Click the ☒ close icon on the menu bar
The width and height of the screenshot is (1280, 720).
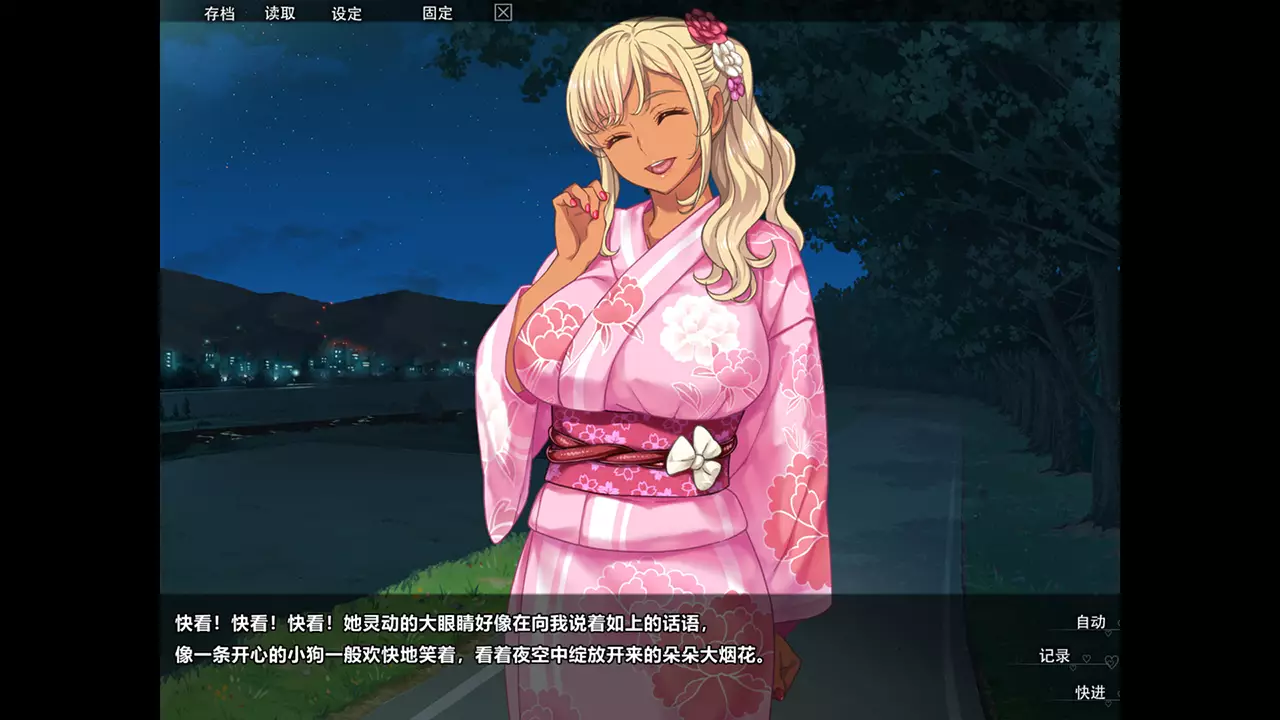tap(502, 13)
